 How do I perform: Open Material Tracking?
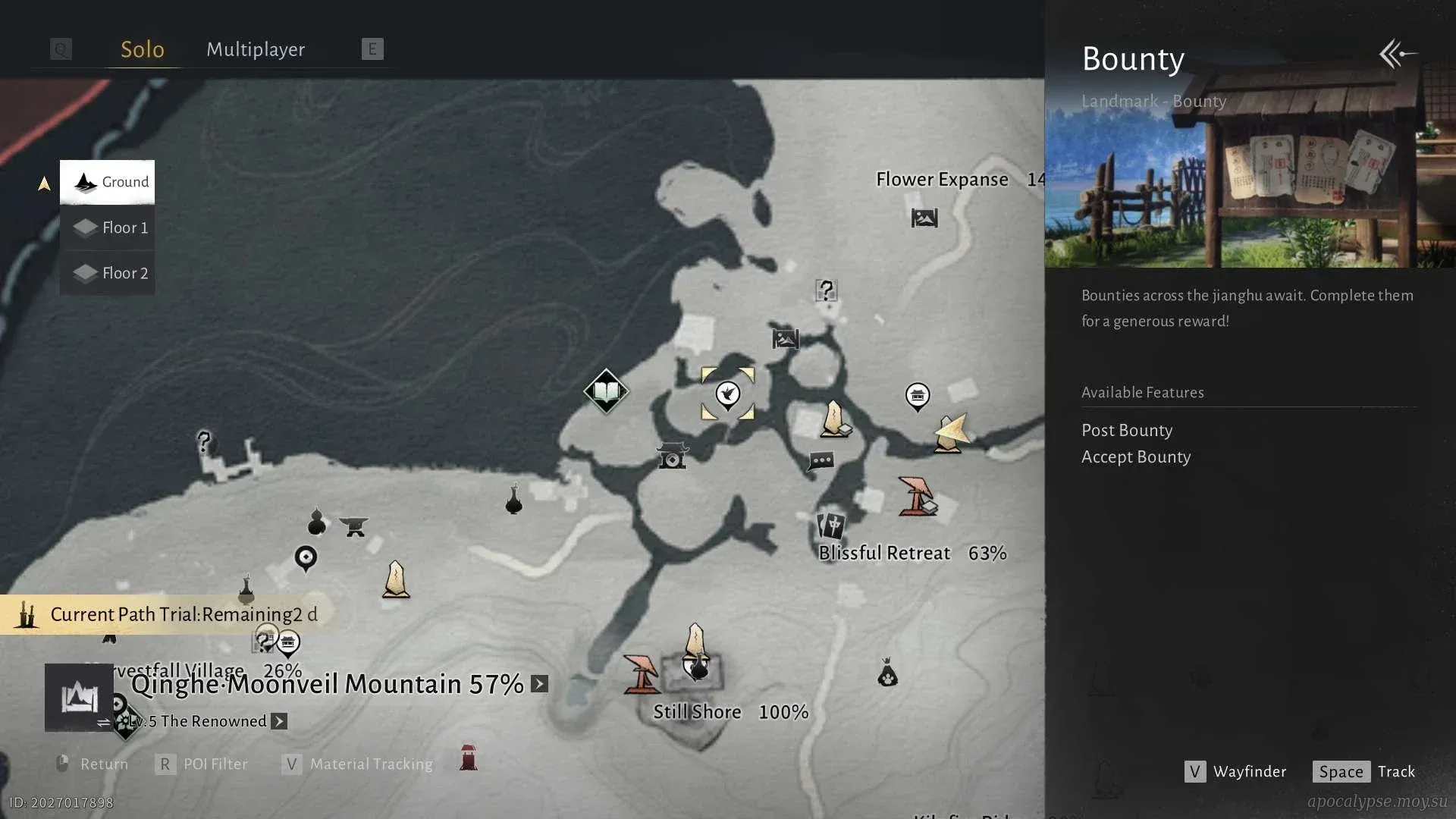click(x=357, y=764)
